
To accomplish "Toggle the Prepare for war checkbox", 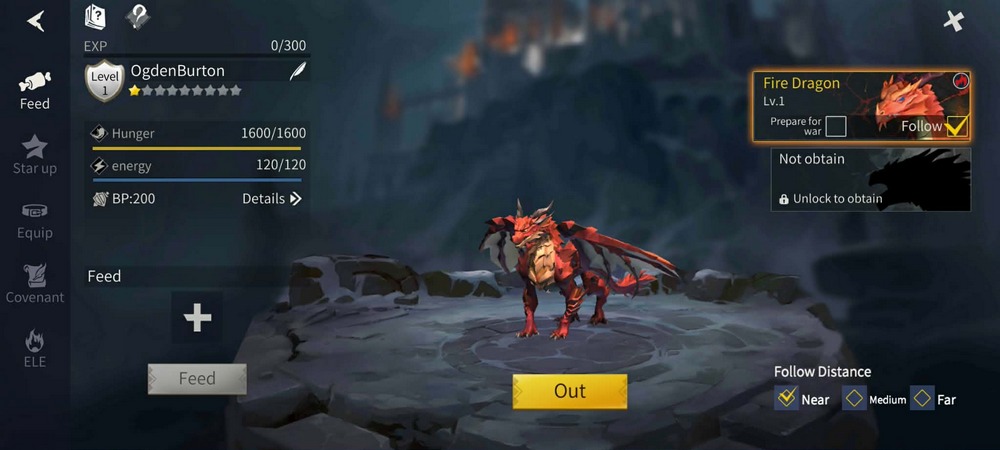I will (x=836, y=126).
